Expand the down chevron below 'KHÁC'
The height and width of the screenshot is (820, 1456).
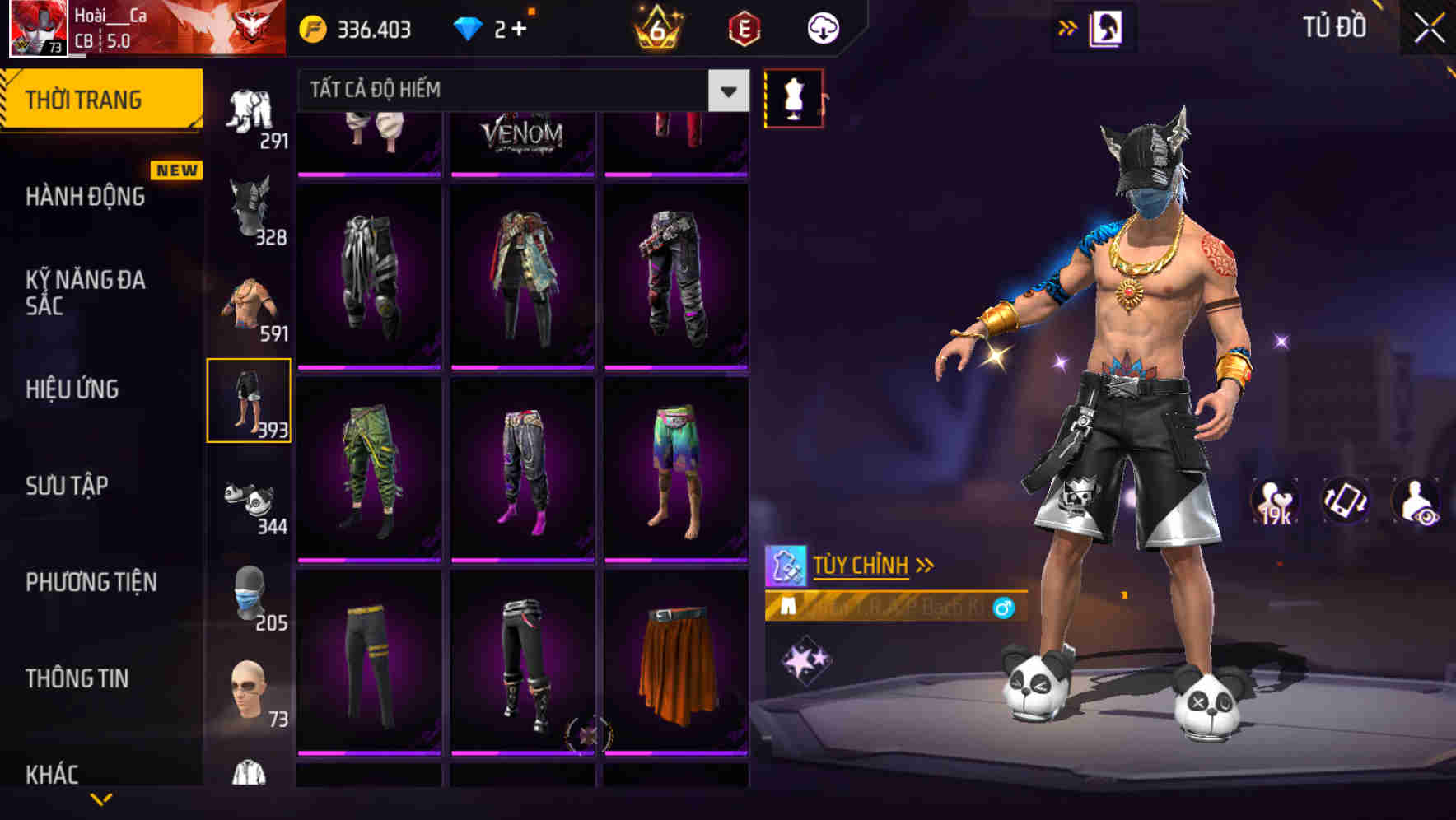[101, 800]
